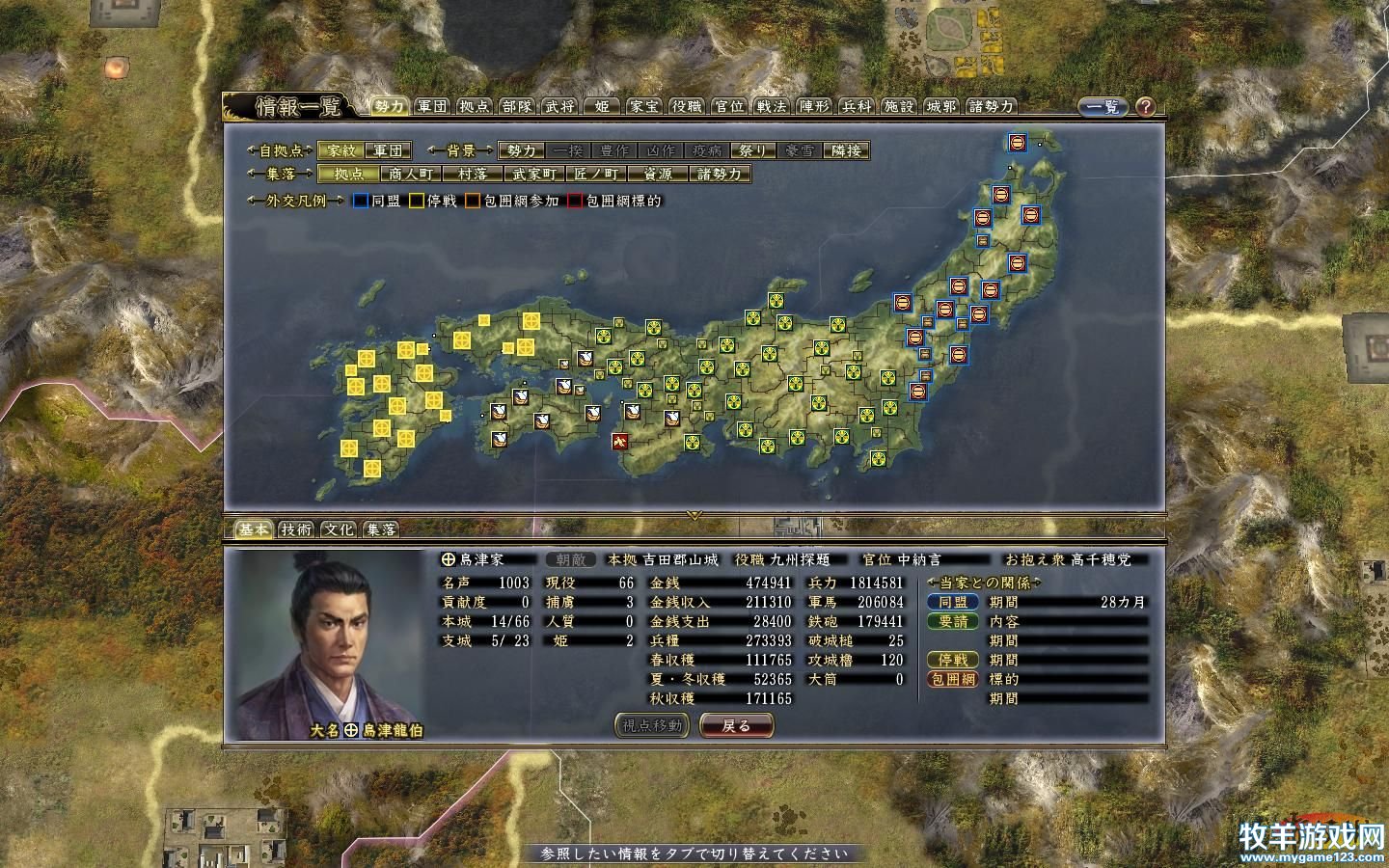Open help with the question mark button
Image resolution: width=1389 pixels, height=868 pixels.
[x=1145, y=107]
